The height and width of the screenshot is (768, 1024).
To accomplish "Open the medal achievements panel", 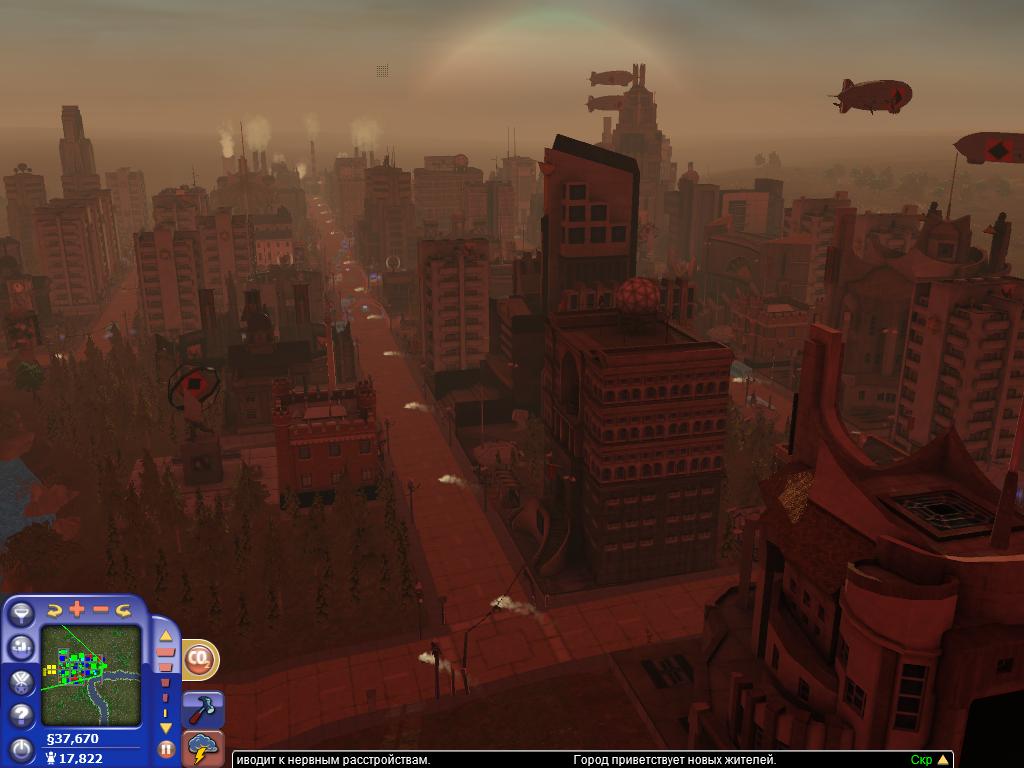I will click(x=21, y=681).
